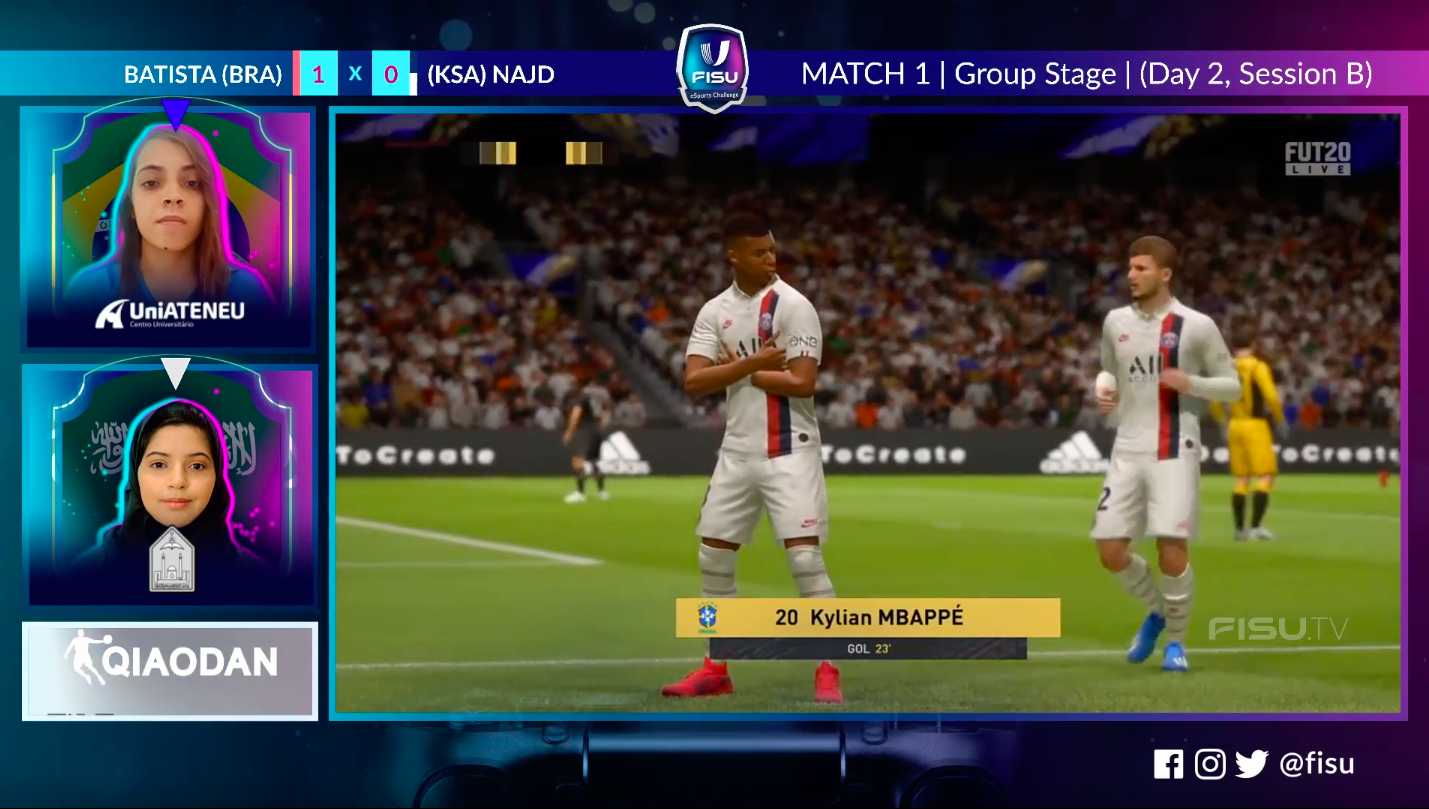The height and width of the screenshot is (809, 1429).
Task: Click the Facebook icon beside @fisu
Action: click(x=1168, y=765)
